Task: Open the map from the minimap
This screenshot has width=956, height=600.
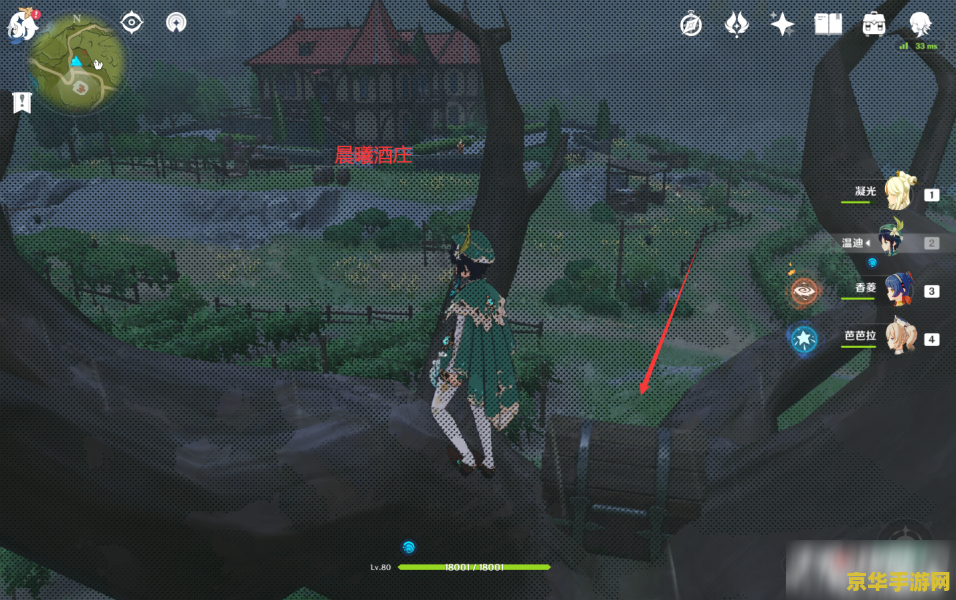Action: [x=77, y=62]
